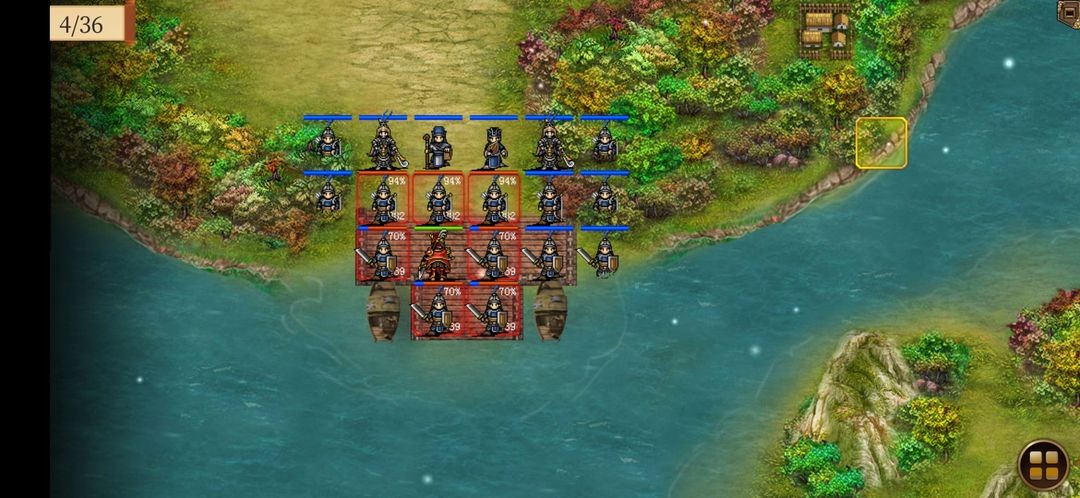Viewport: 1080px width, 498px height.
Task: Target the 70% swordsman right of the red general
Action: 493,257
